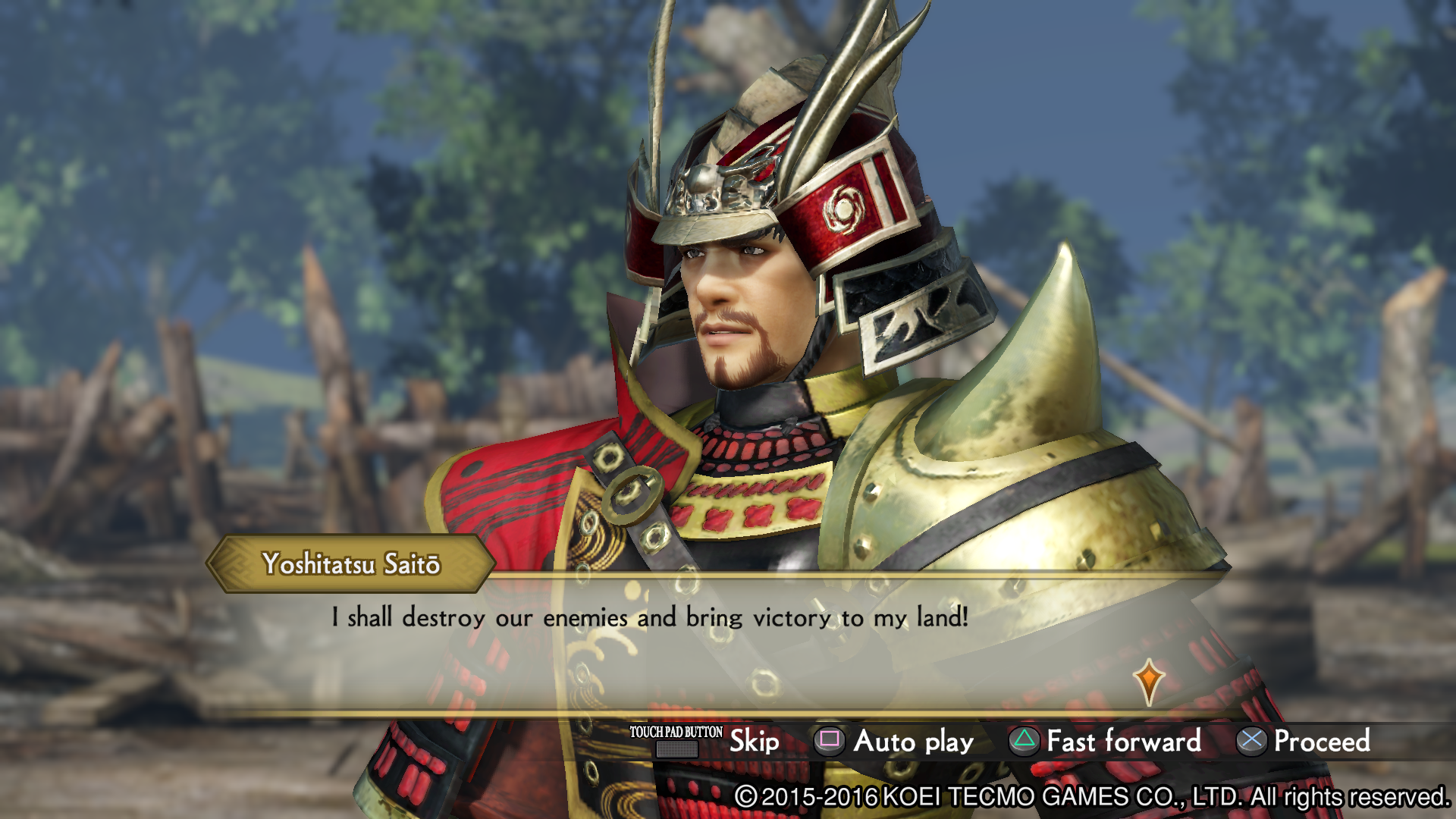Screen dimensions: 1456x819
Task: Expand the Yoshitatsu Saitō name banner
Action: [x=353, y=563]
